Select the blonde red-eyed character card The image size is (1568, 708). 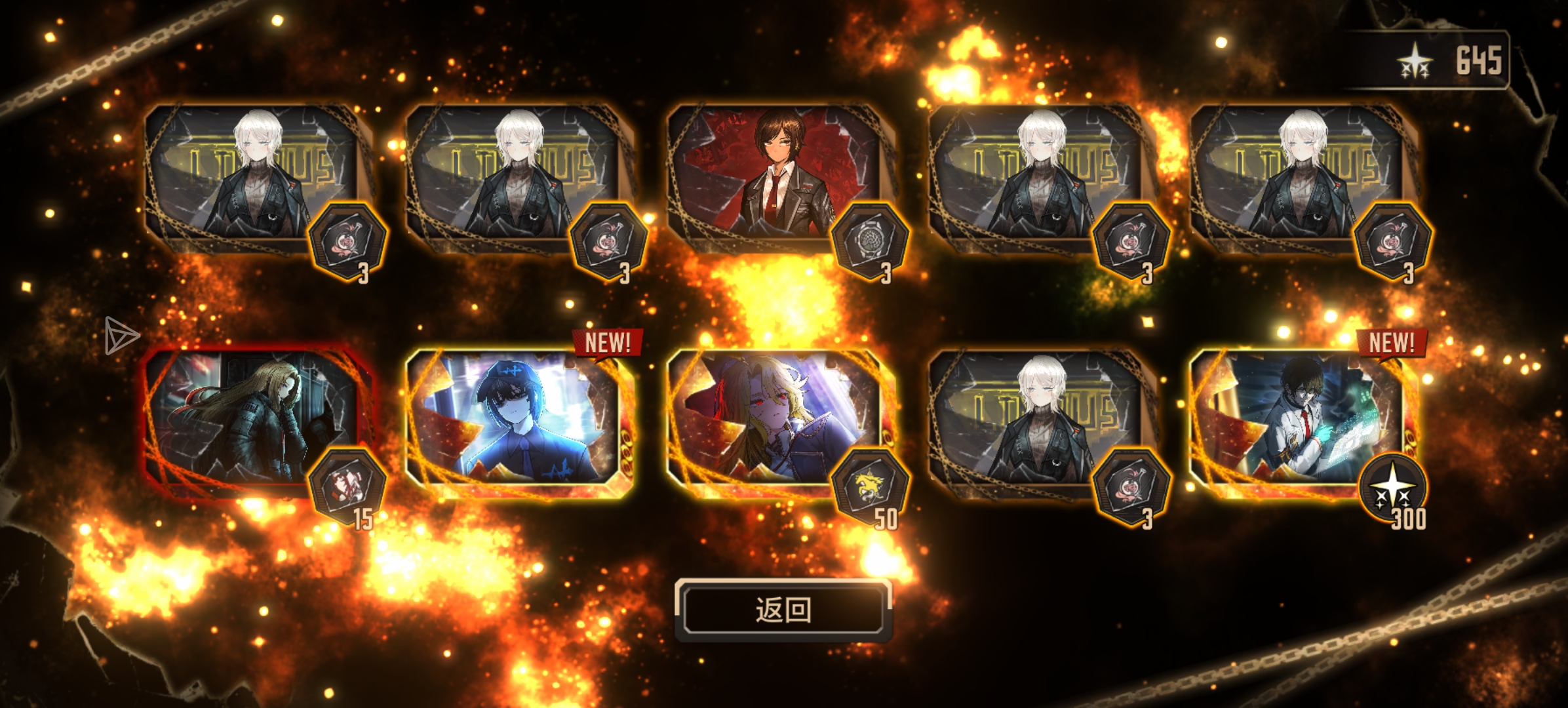coord(774,420)
